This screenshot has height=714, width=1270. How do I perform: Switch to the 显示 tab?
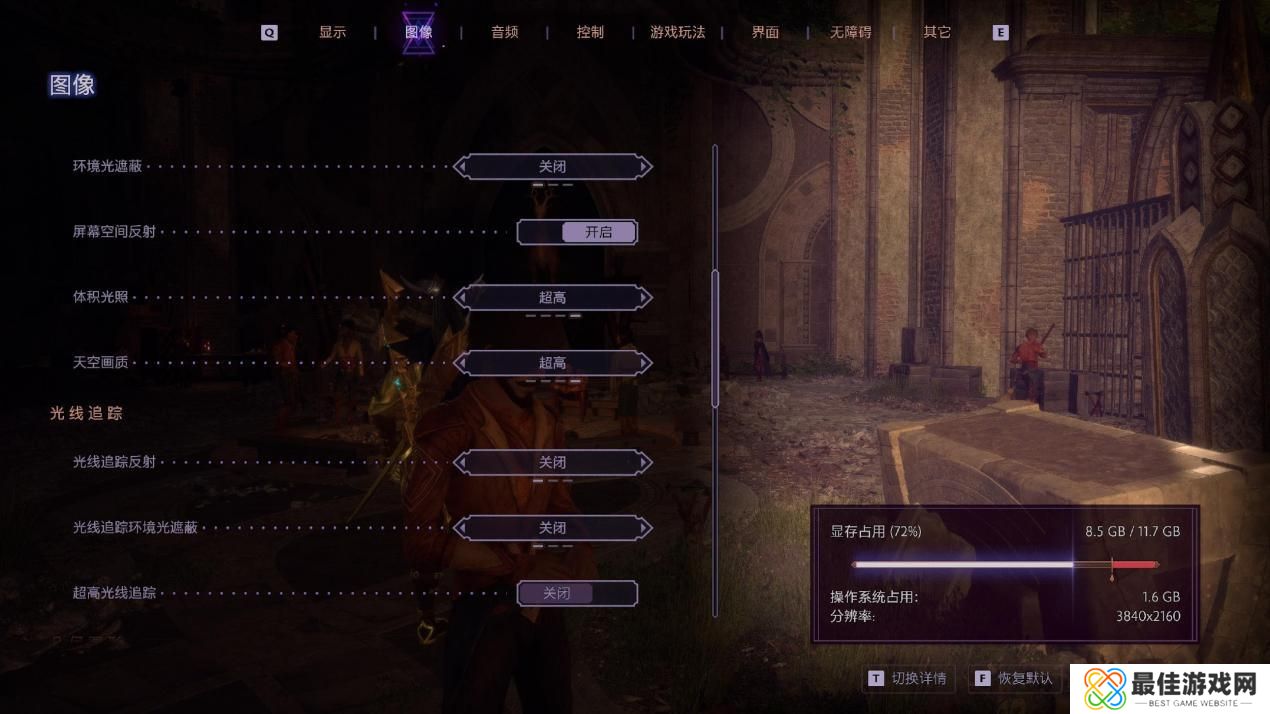coord(332,32)
